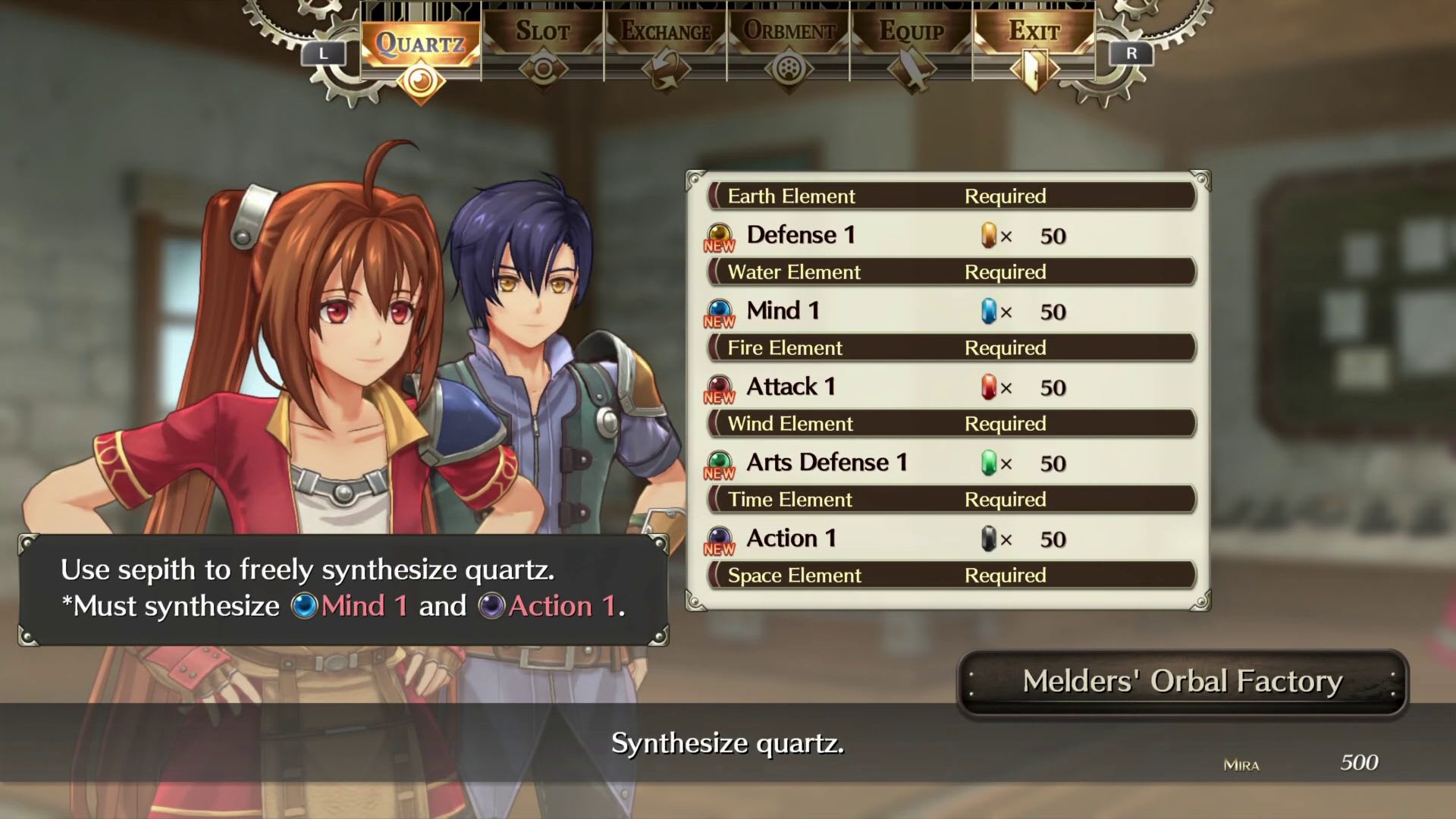Select Arts Defense 1 in the quartz list
This screenshot has width=1456, height=819.
[x=826, y=462]
